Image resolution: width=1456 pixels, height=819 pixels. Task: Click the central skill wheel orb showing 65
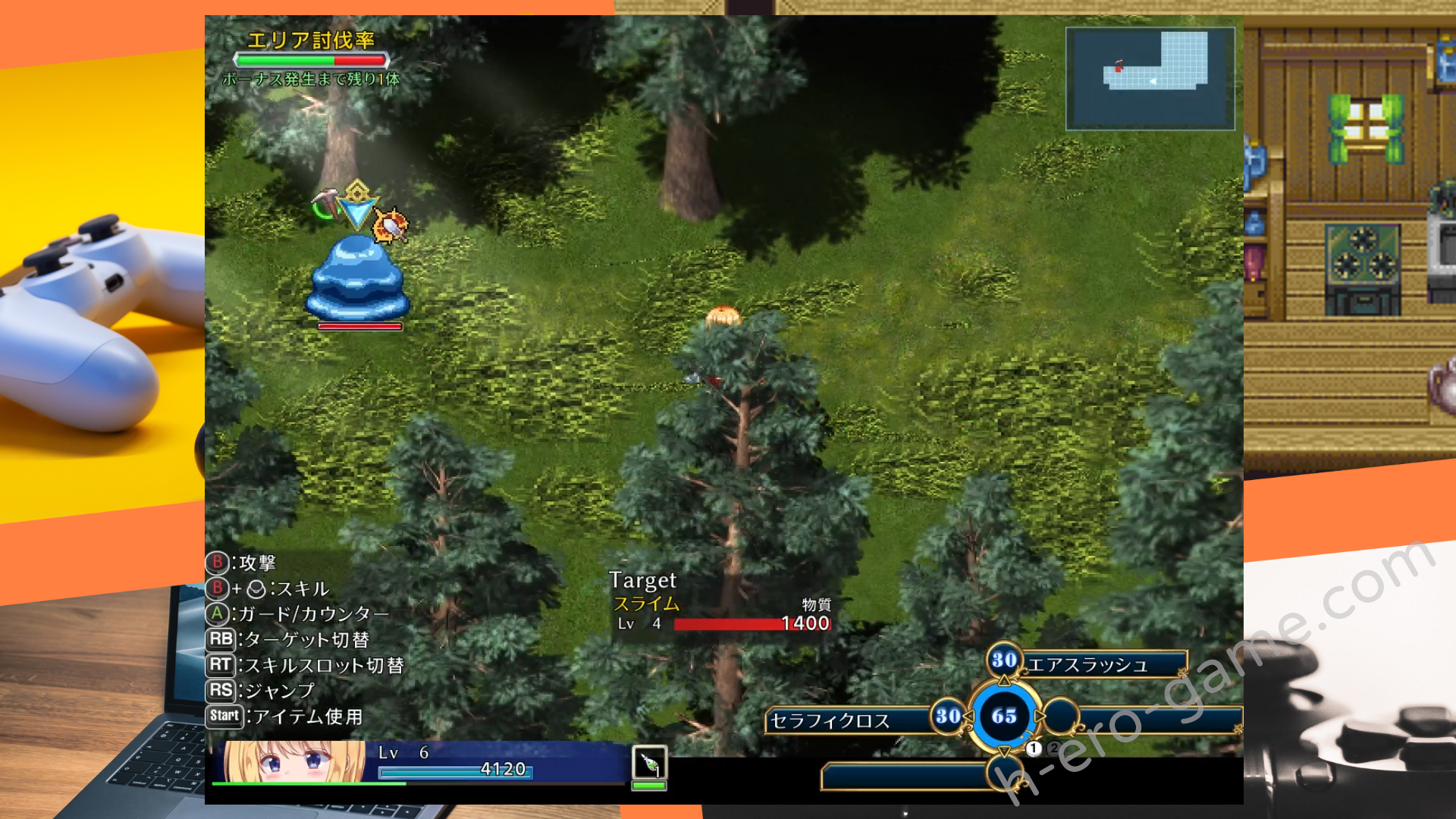(x=1004, y=716)
